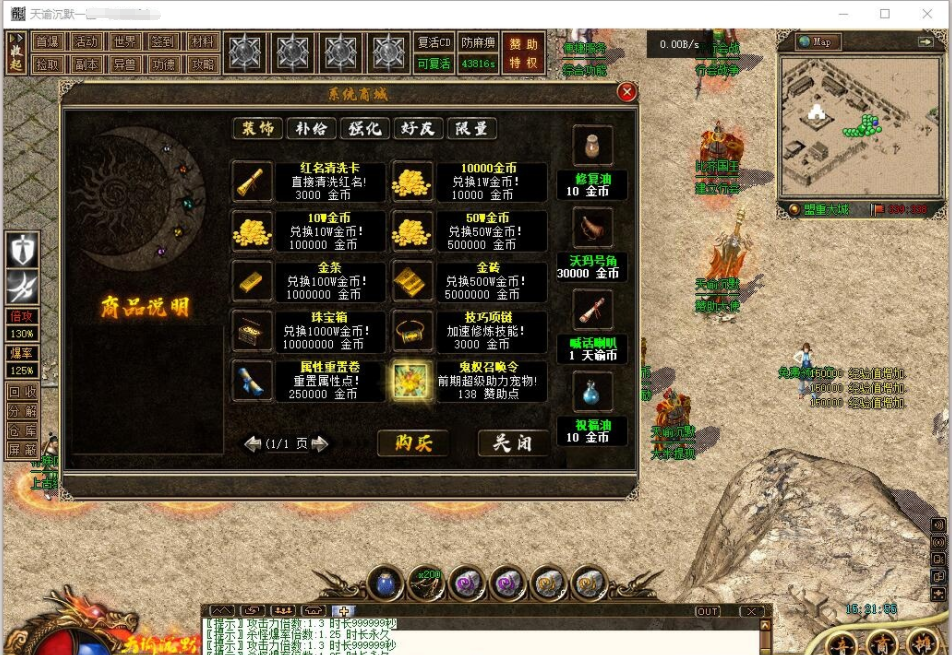Choose the 祝福油 blue potion
The width and height of the screenshot is (952, 655).
[592, 392]
